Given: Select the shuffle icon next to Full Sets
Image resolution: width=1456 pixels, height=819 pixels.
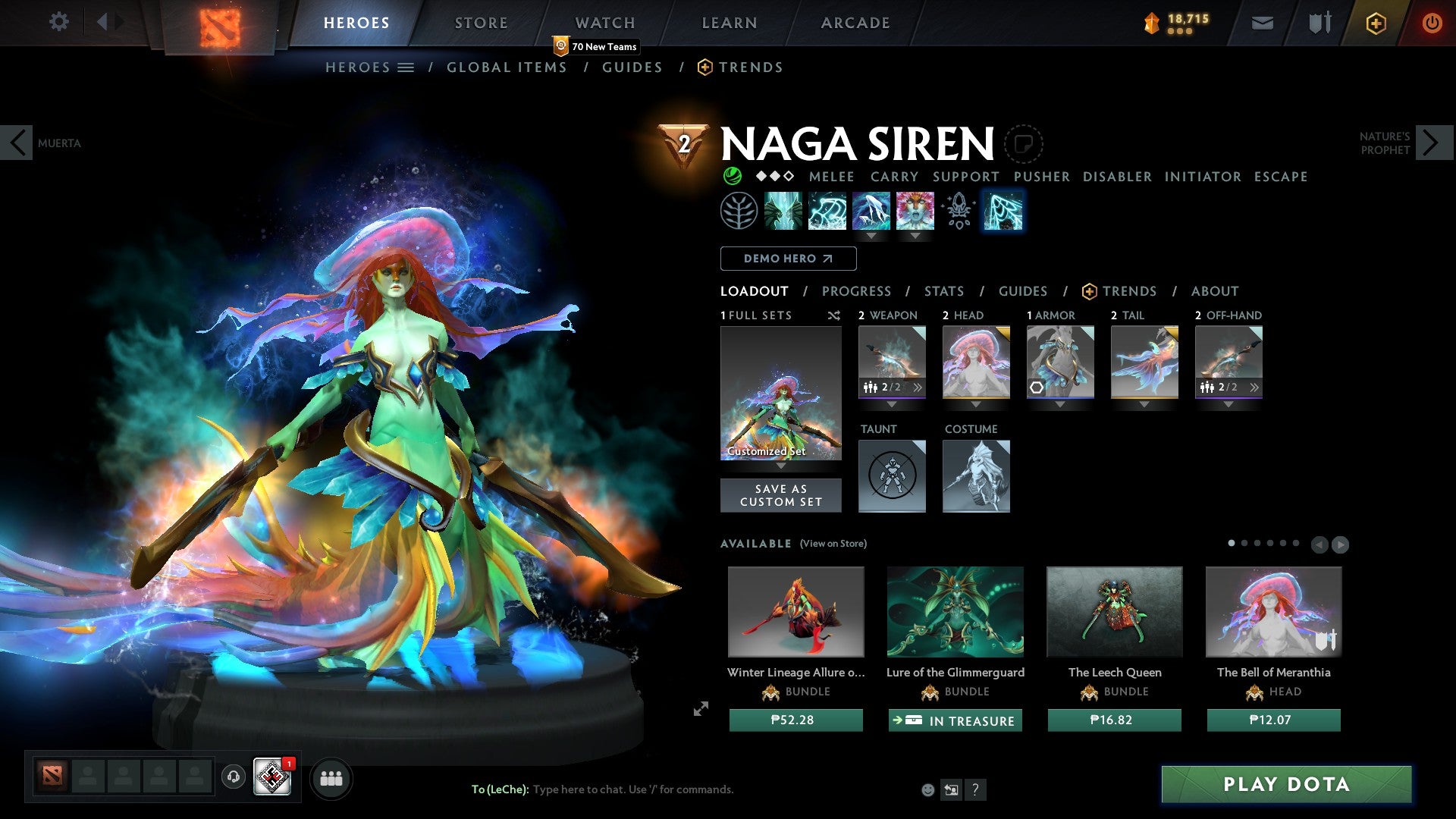Looking at the screenshot, I should click(833, 315).
